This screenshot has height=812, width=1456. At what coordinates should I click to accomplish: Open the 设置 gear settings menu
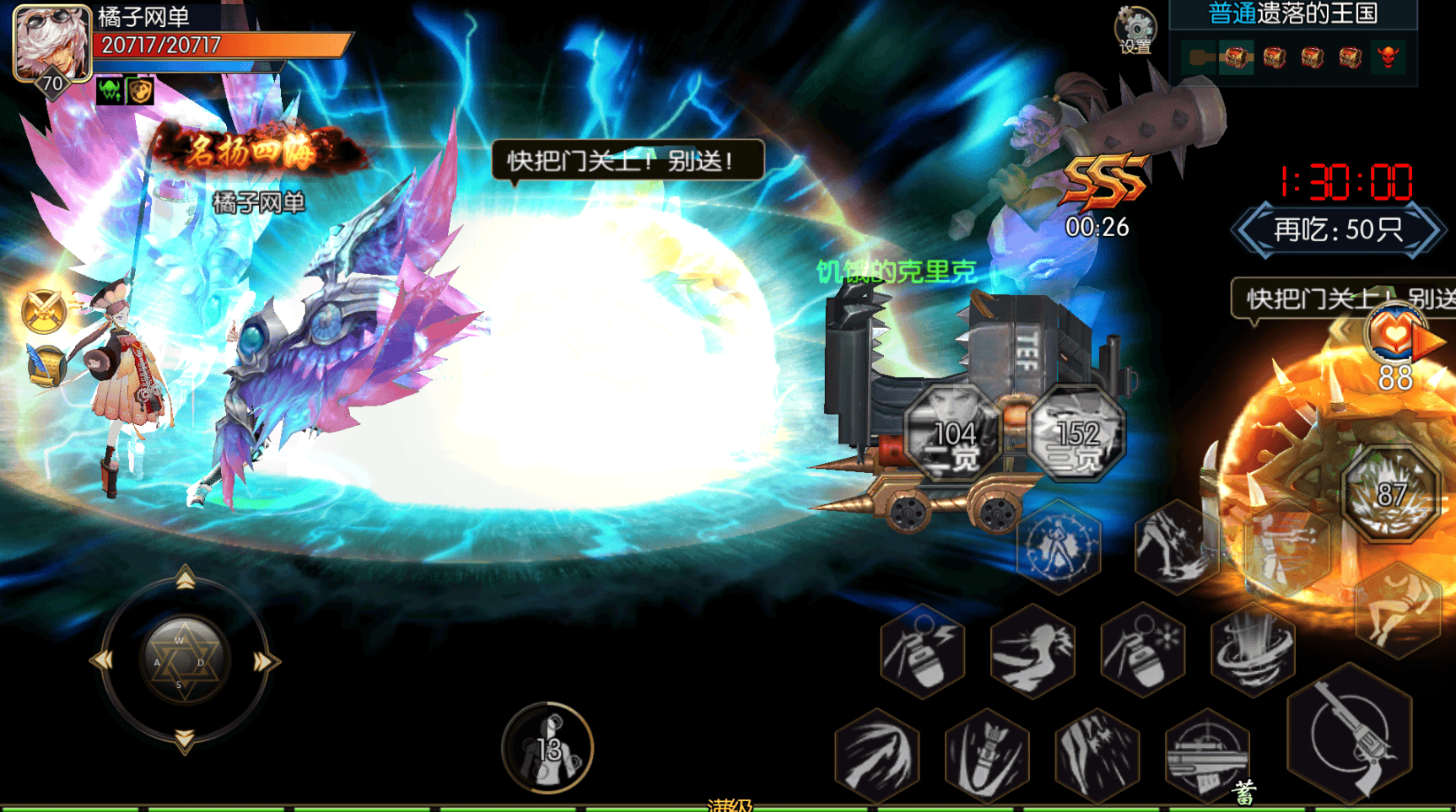(1135, 30)
